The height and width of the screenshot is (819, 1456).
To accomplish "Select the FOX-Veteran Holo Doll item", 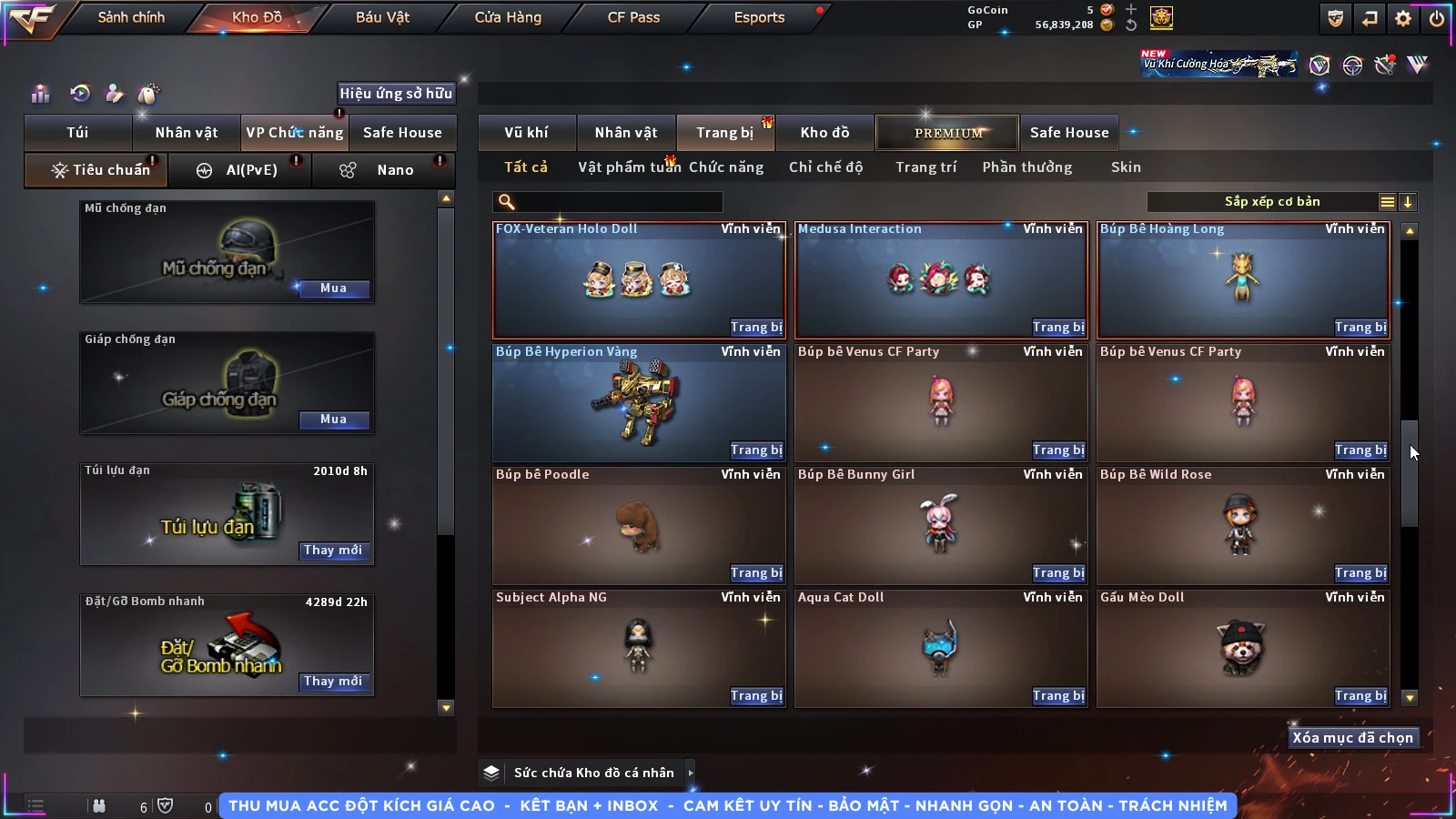I will [637, 278].
